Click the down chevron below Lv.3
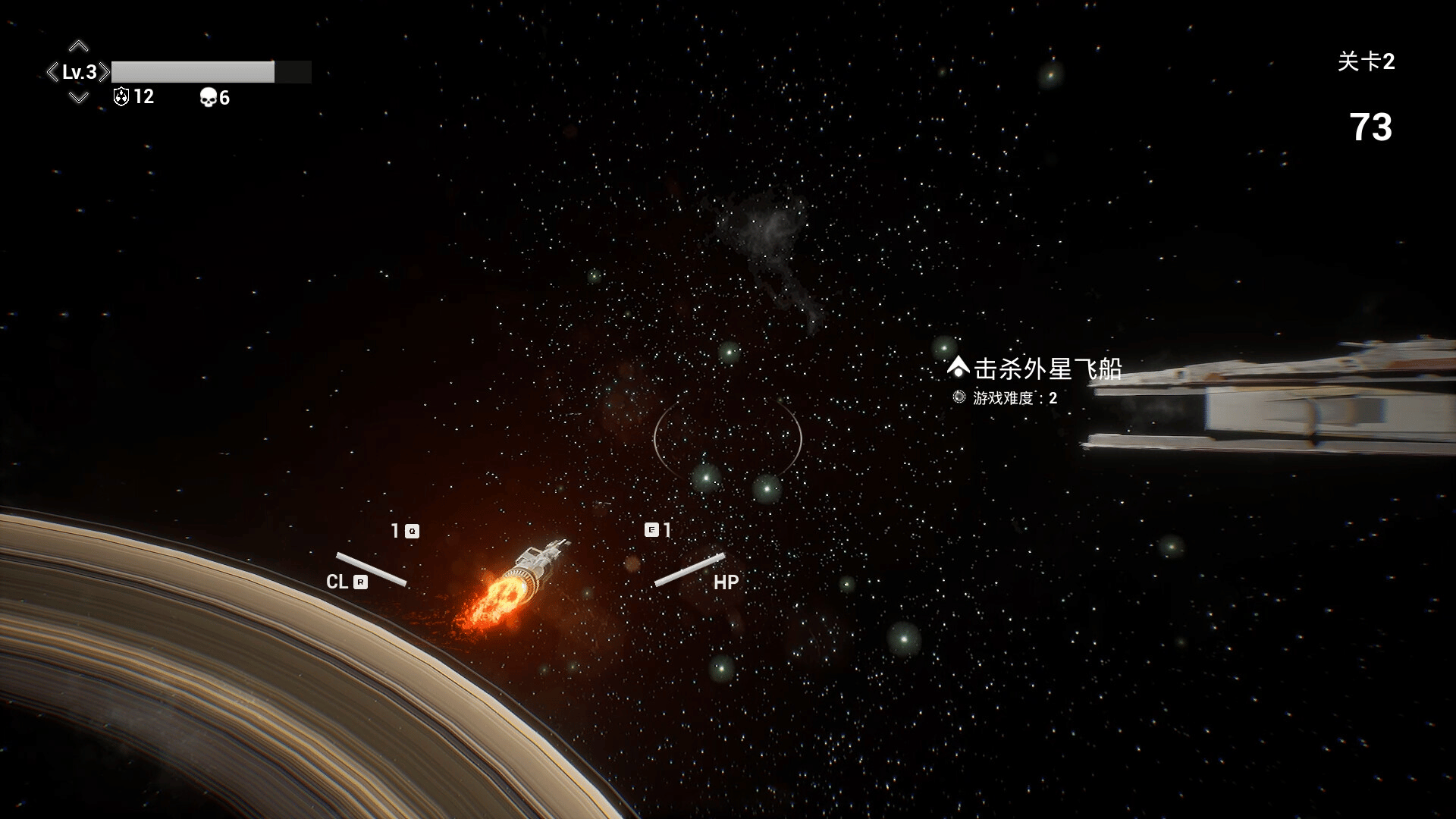This screenshot has height=819, width=1456. click(x=78, y=97)
